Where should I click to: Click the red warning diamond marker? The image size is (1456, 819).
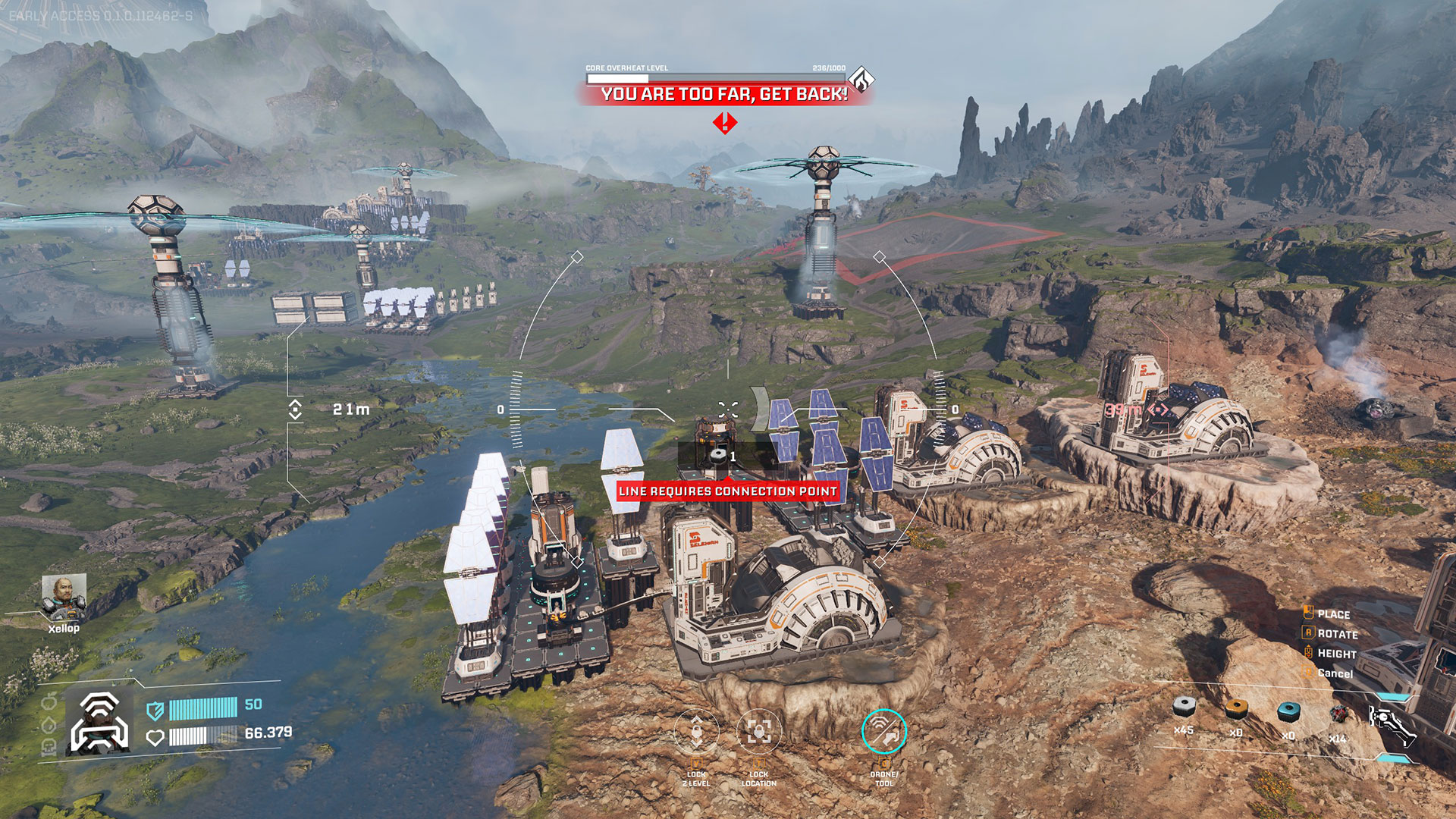(725, 122)
